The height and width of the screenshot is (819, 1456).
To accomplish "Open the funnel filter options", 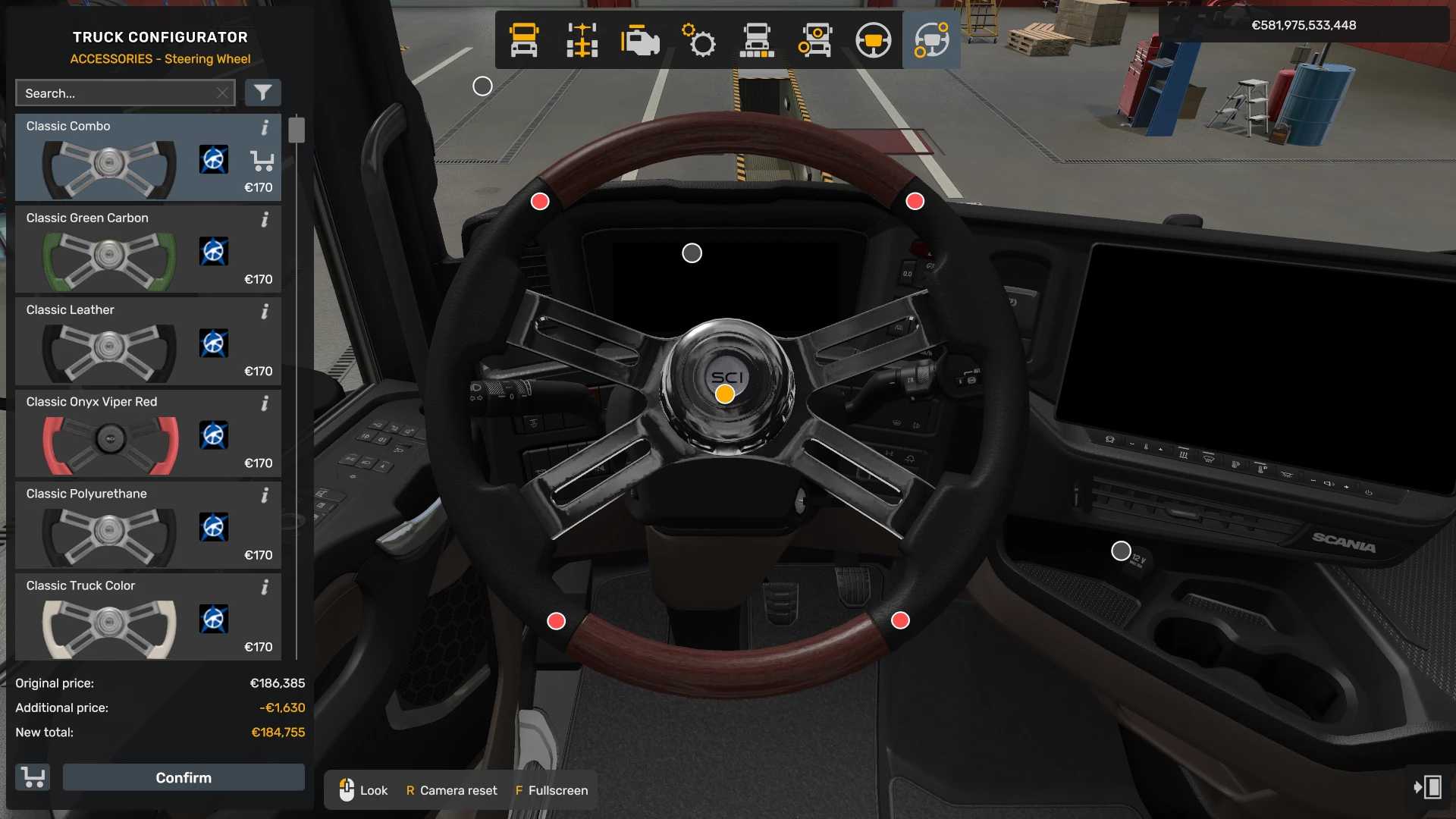I will point(262,93).
